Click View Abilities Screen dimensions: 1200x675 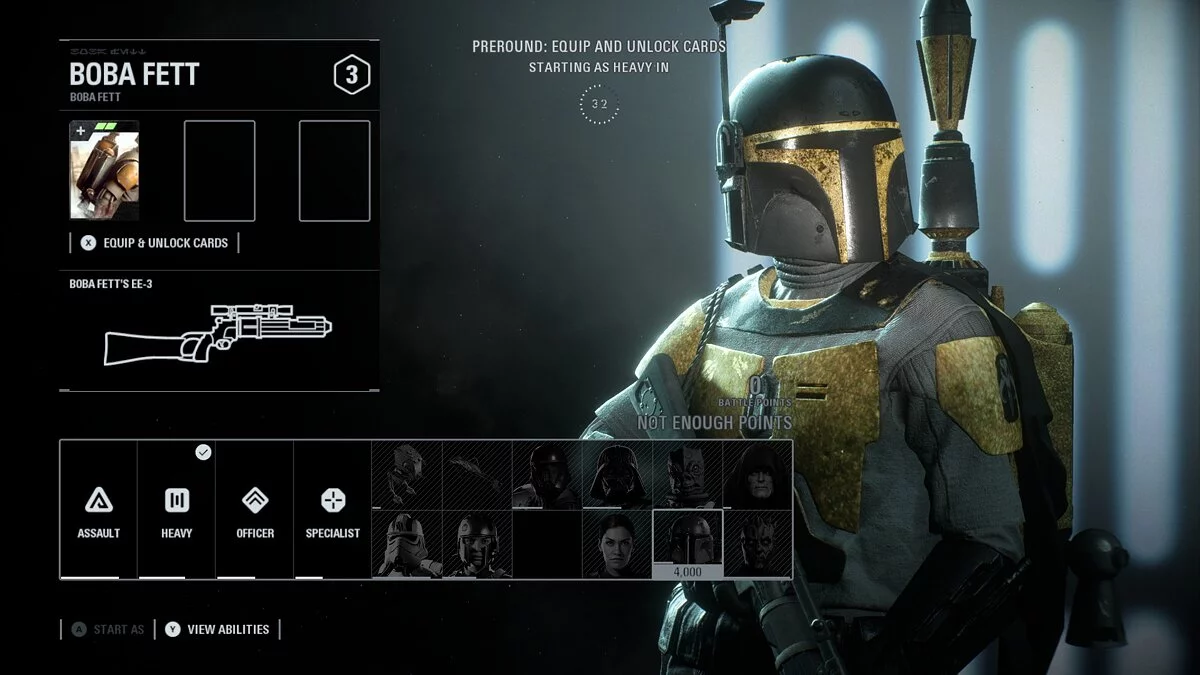pyautogui.click(x=218, y=629)
